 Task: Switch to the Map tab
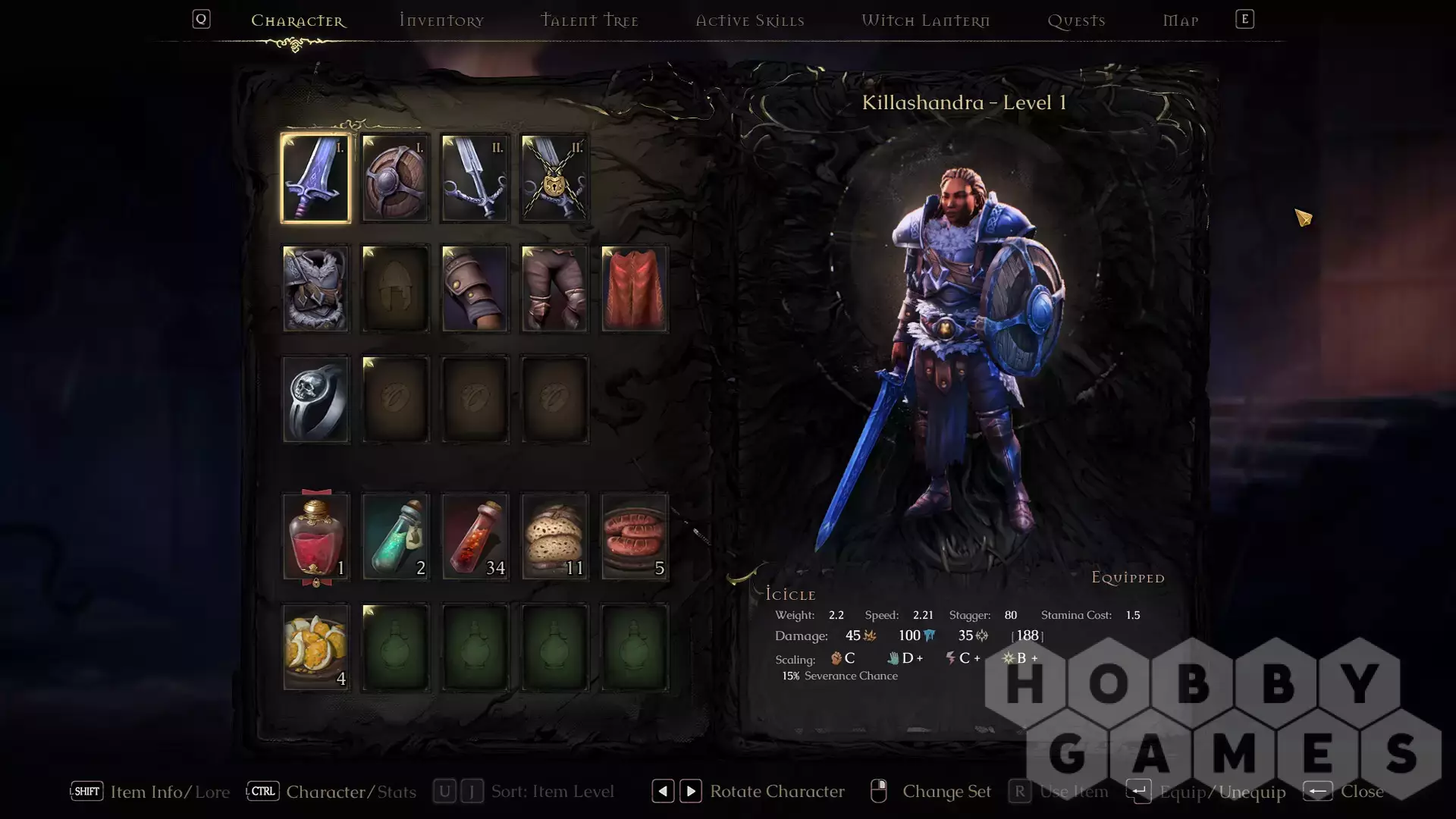[1181, 20]
